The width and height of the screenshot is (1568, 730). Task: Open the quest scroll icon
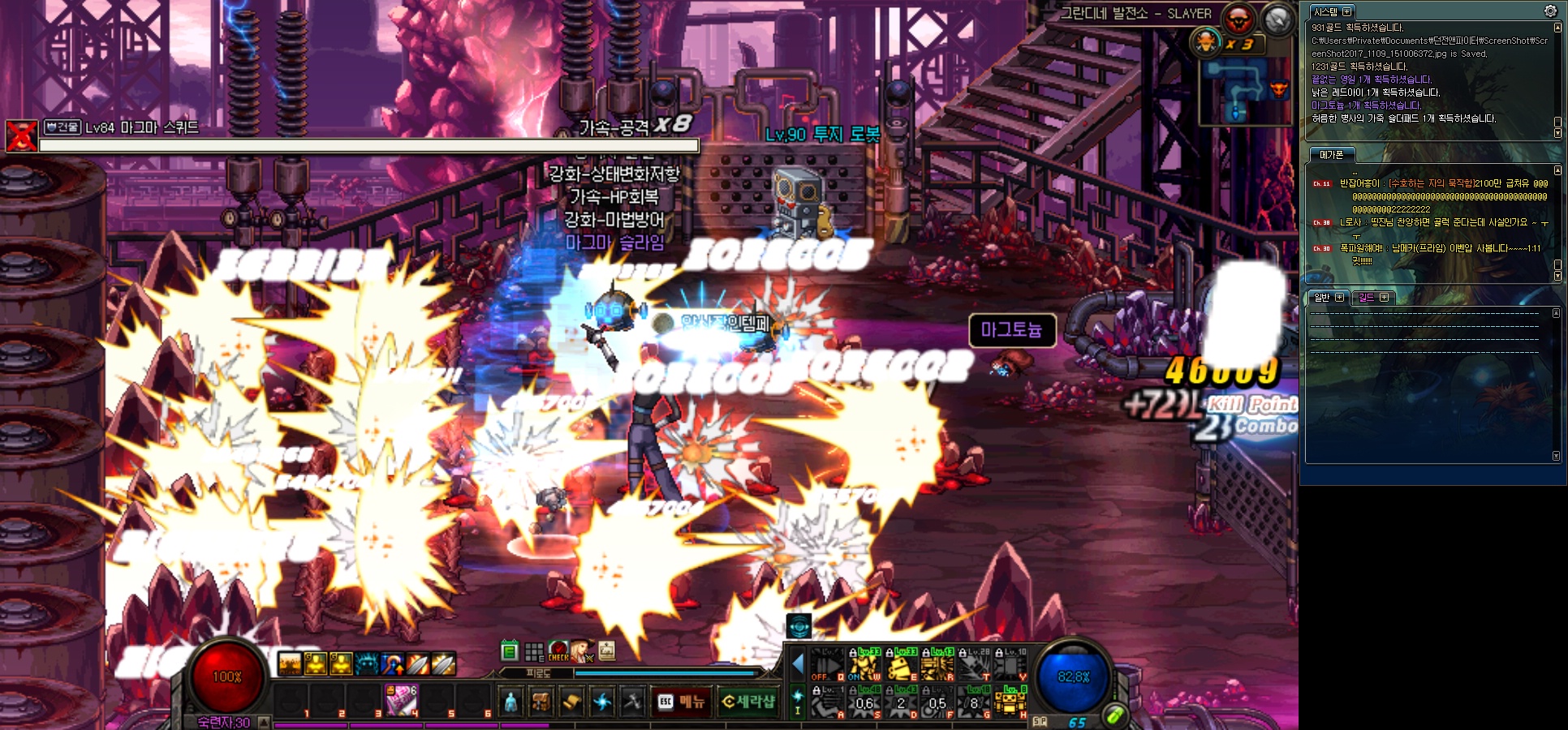point(571,702)
